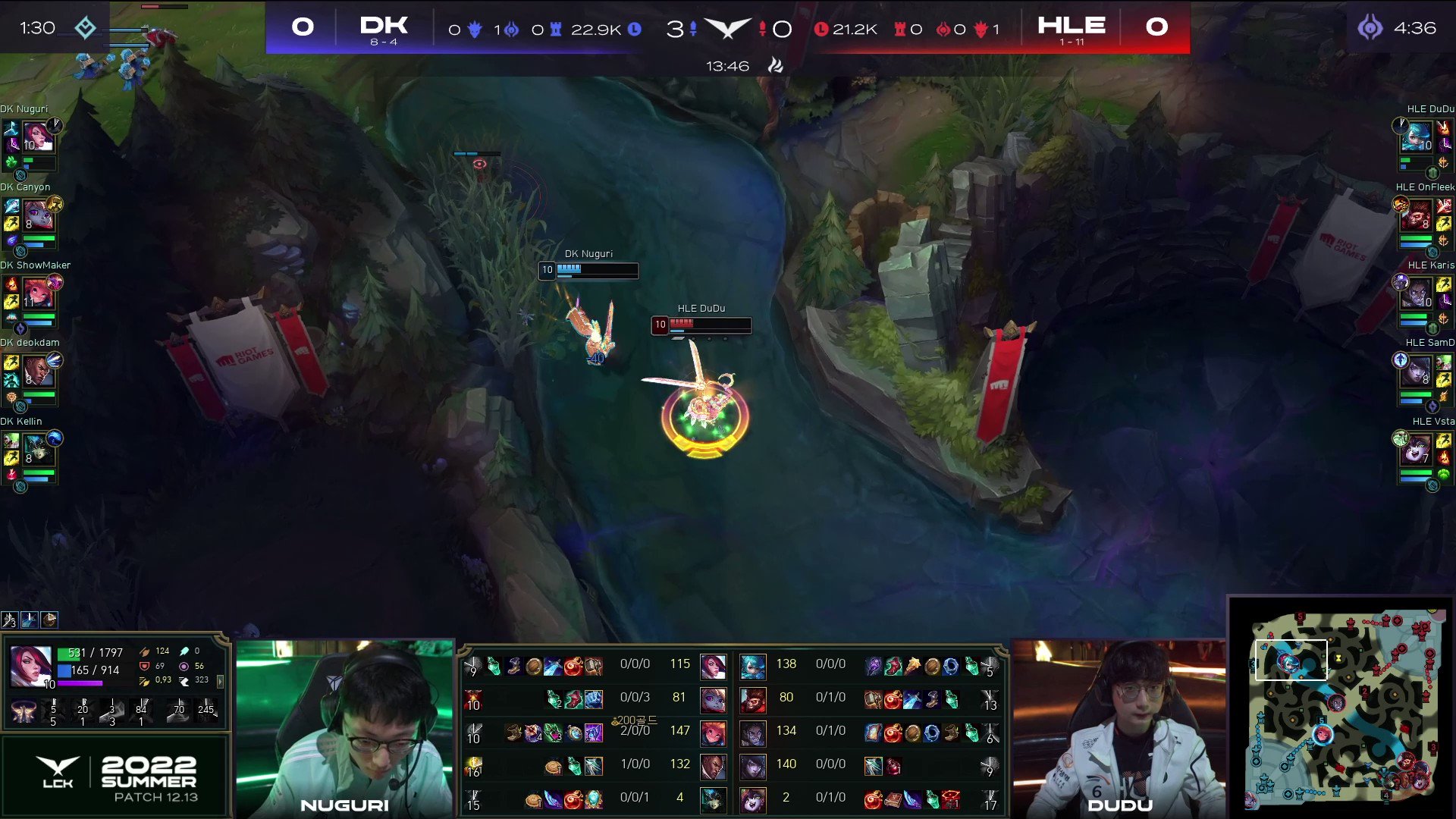This screenshot has height=819, width=1456.
Task: Select the HLE team header in the scoreboard
Action: click(1072, 24)
